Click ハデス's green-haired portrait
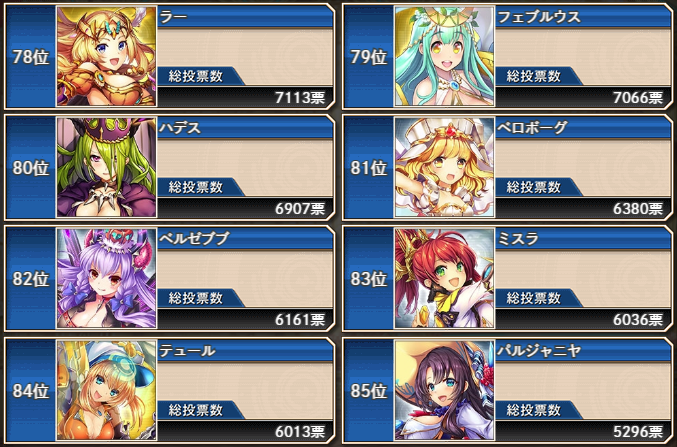This screenshot has width=677, height=447. tap(105, 167)
